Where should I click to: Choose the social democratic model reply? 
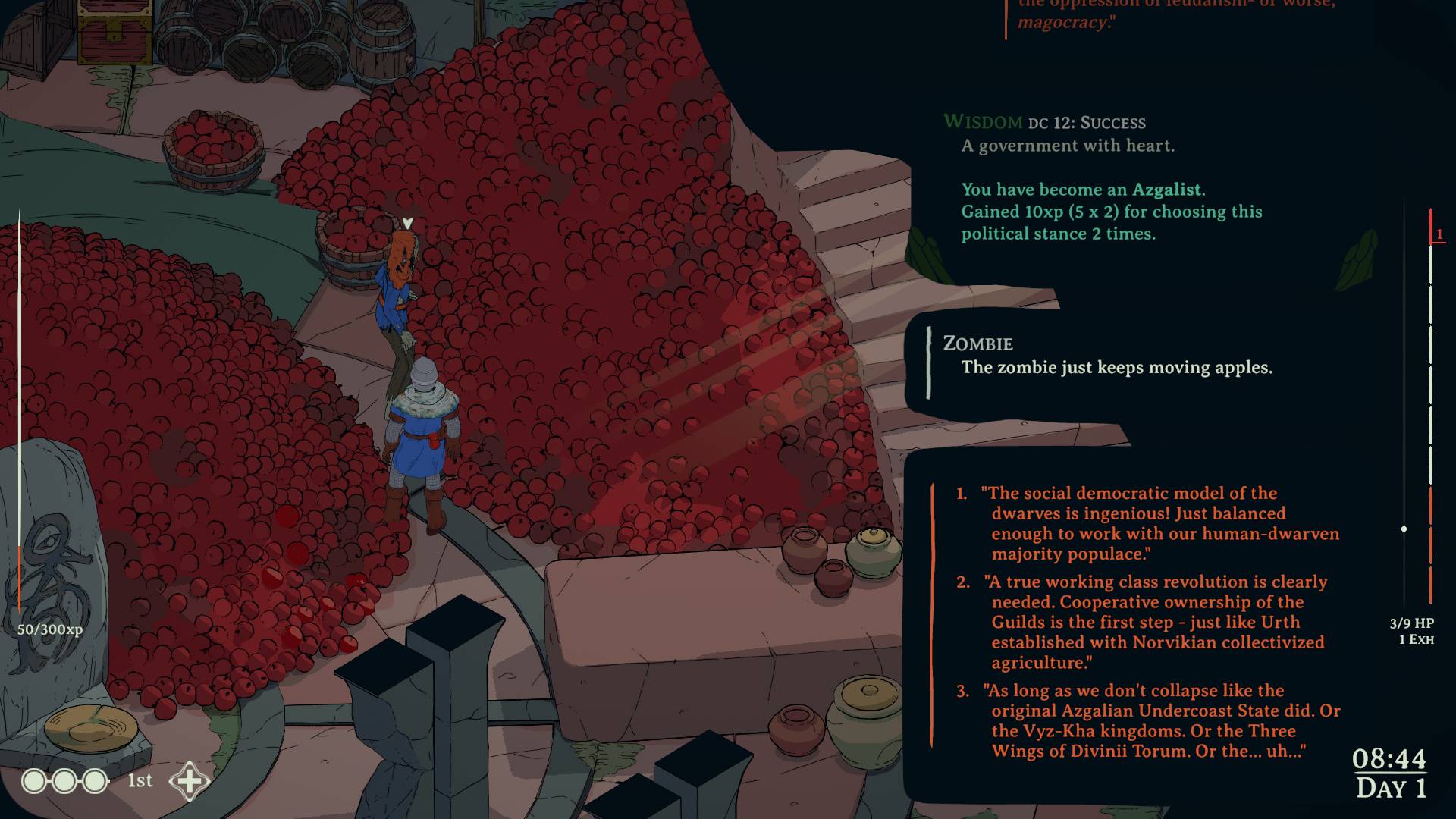(1160, 523)
